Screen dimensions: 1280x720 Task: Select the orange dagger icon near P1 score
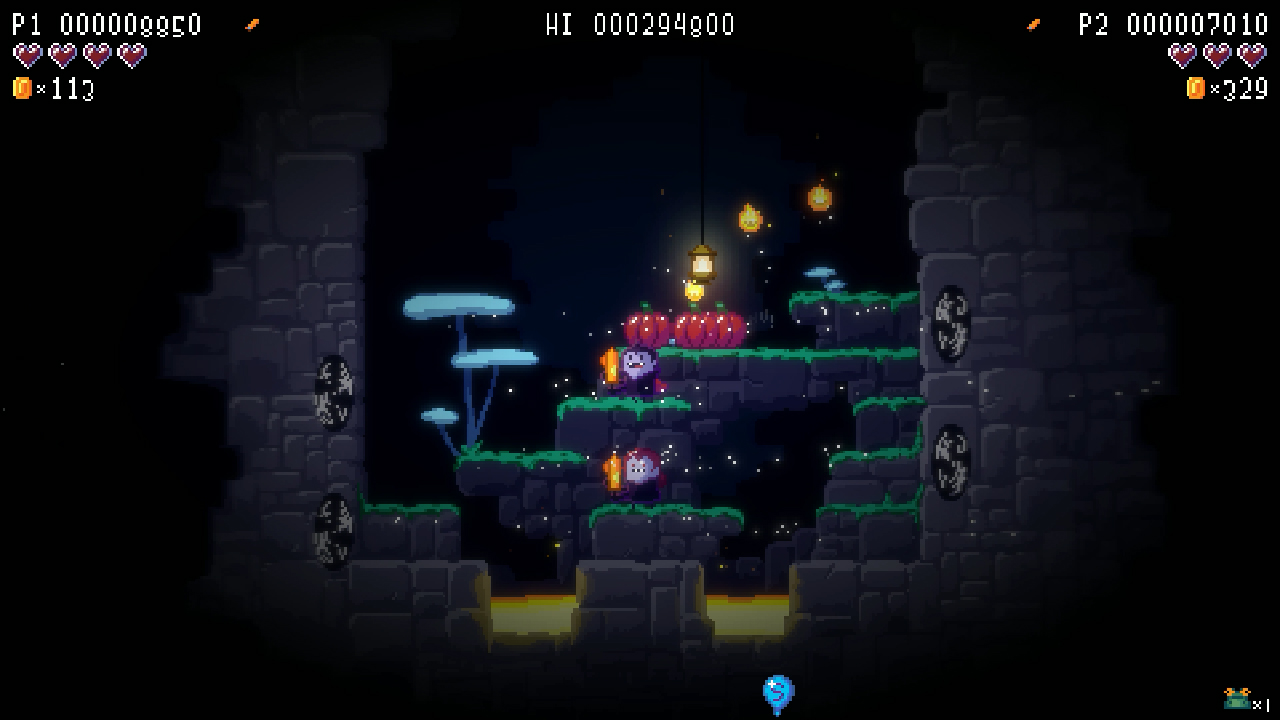253,25
